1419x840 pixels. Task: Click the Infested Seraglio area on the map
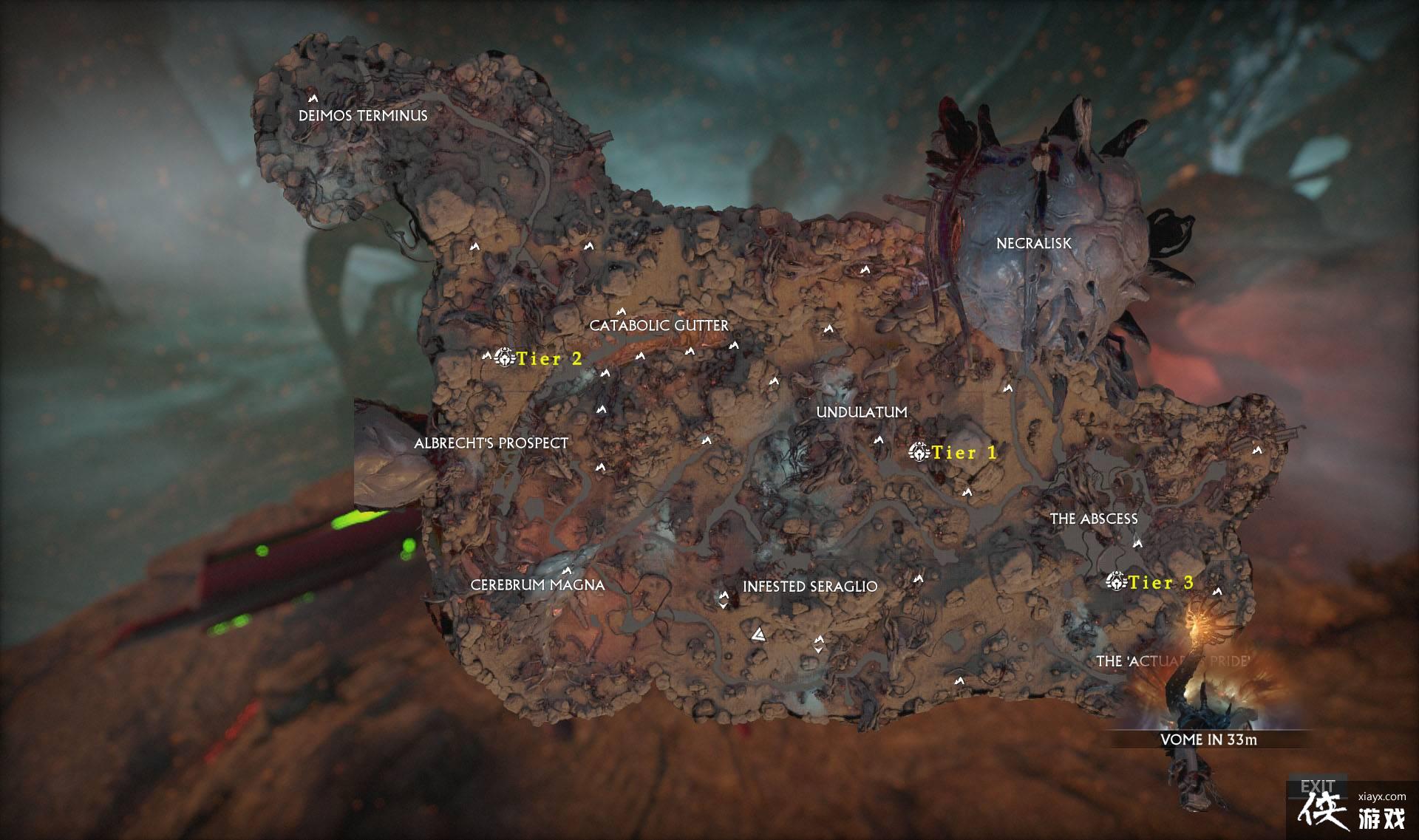(810, 586)
